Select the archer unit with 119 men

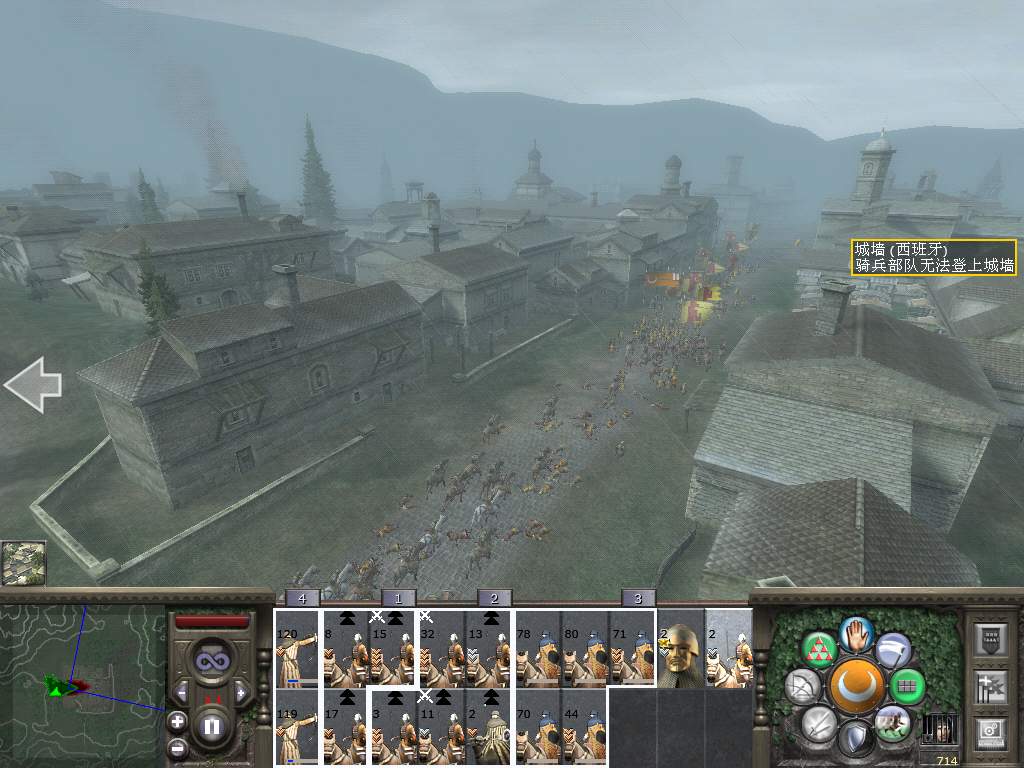point(297,727)
